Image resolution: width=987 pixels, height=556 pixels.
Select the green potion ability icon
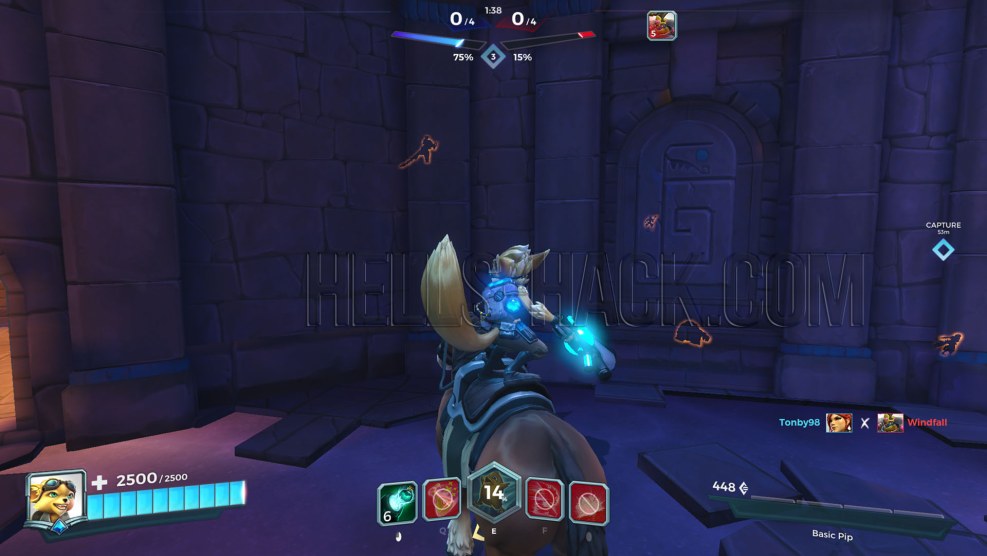click(x=397, y=501)
